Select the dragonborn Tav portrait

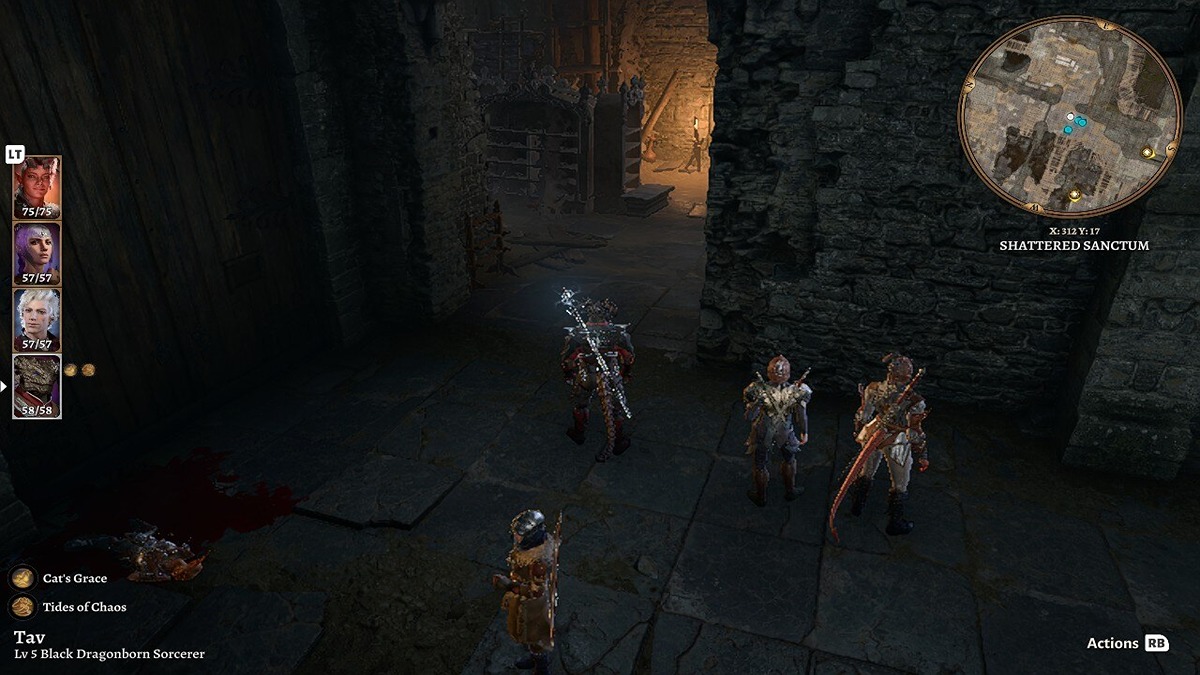(37, 386)
